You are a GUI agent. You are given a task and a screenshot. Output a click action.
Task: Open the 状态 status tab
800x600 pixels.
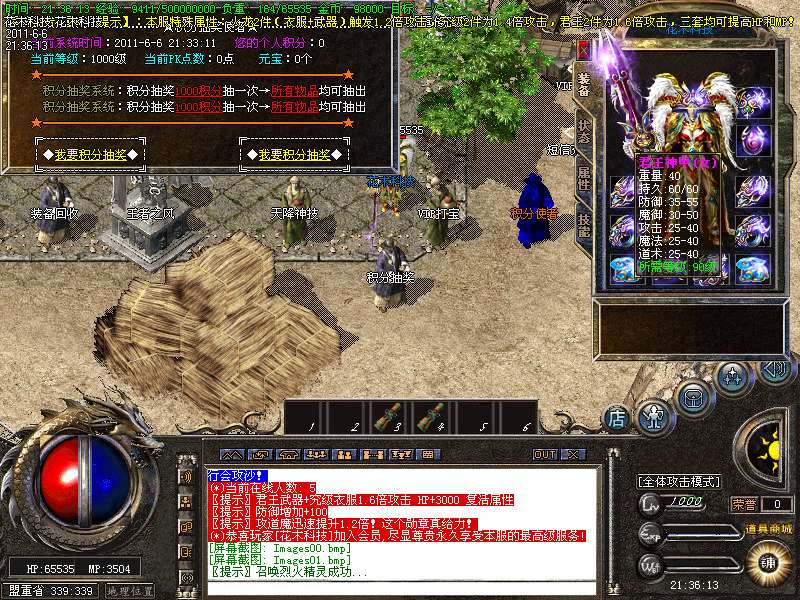[584, 131]
